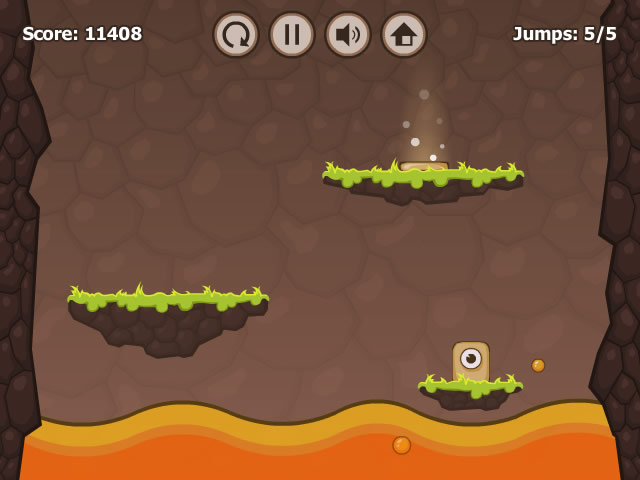Restart the level with the circular arrow button
This screenshot has width=640, height=480.
(x=236, y=35)
